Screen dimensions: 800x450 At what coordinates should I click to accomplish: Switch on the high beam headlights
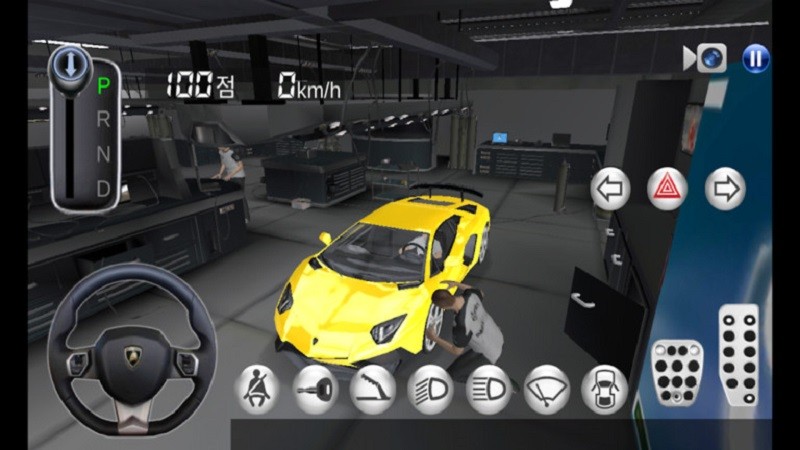click(x=489, y=389)
